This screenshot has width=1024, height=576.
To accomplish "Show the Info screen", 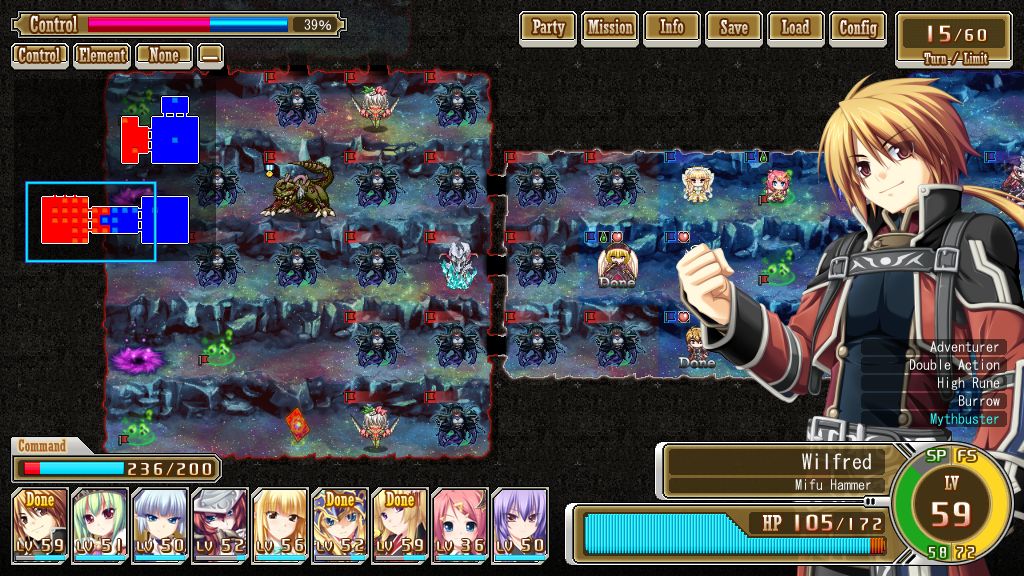I will pos(672,28).
